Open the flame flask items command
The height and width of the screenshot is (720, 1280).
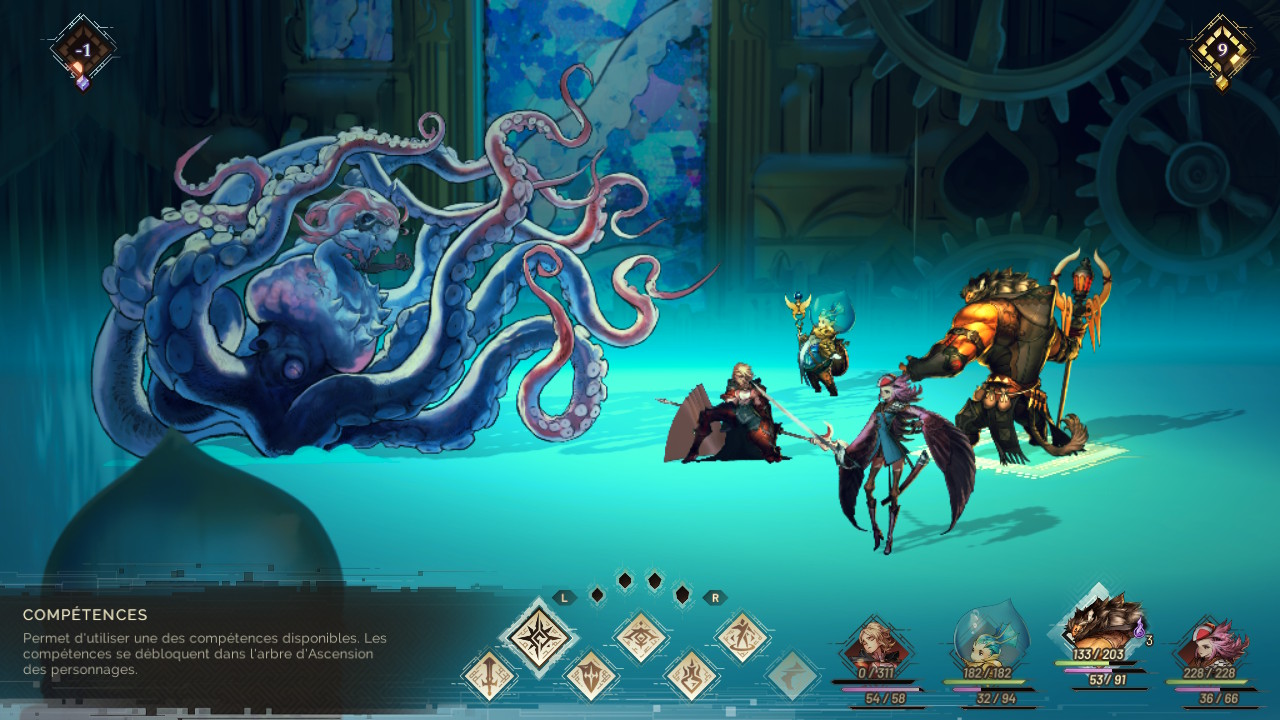click(x=692, y=675)
